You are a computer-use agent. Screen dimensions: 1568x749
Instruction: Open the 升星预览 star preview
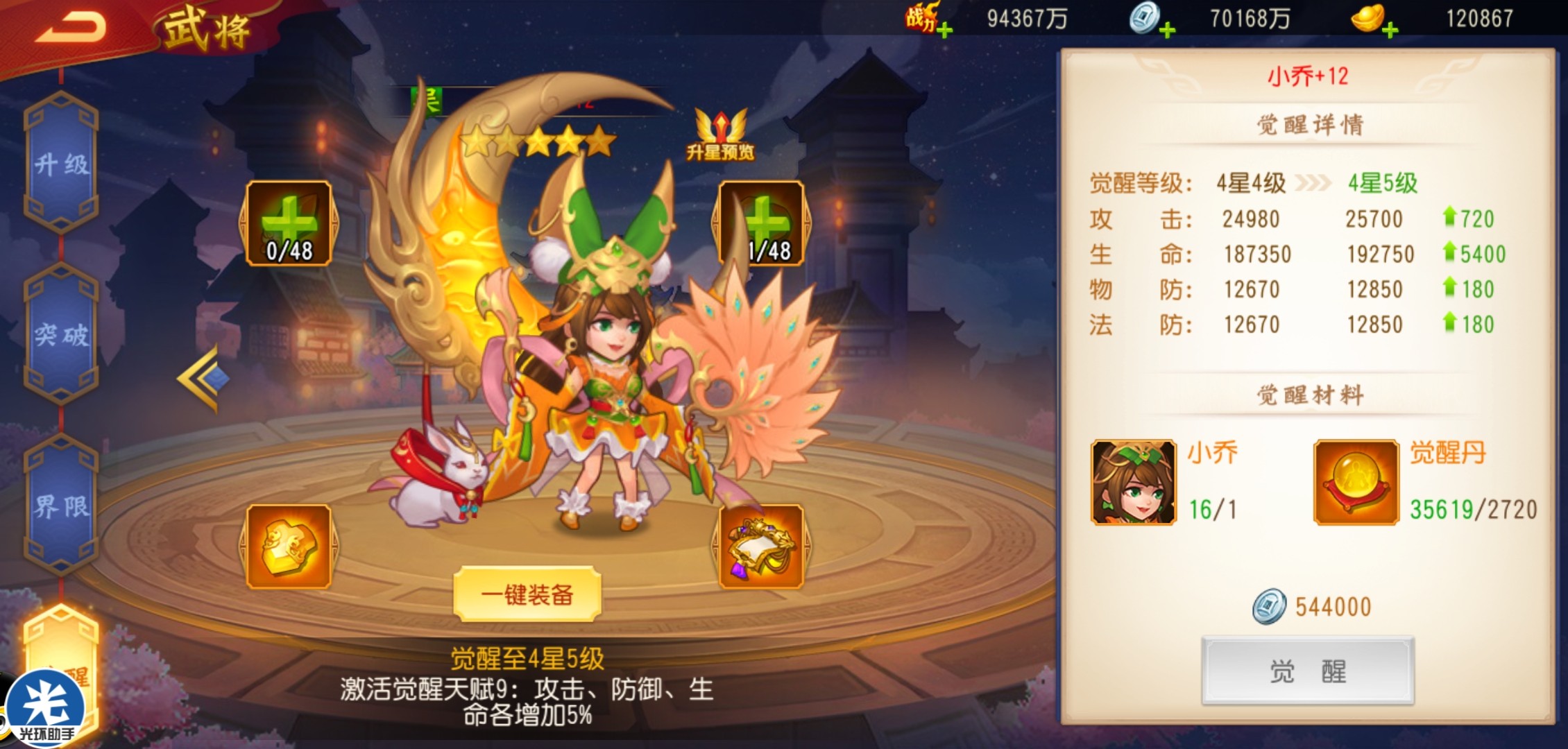click(x=720, y=136)
